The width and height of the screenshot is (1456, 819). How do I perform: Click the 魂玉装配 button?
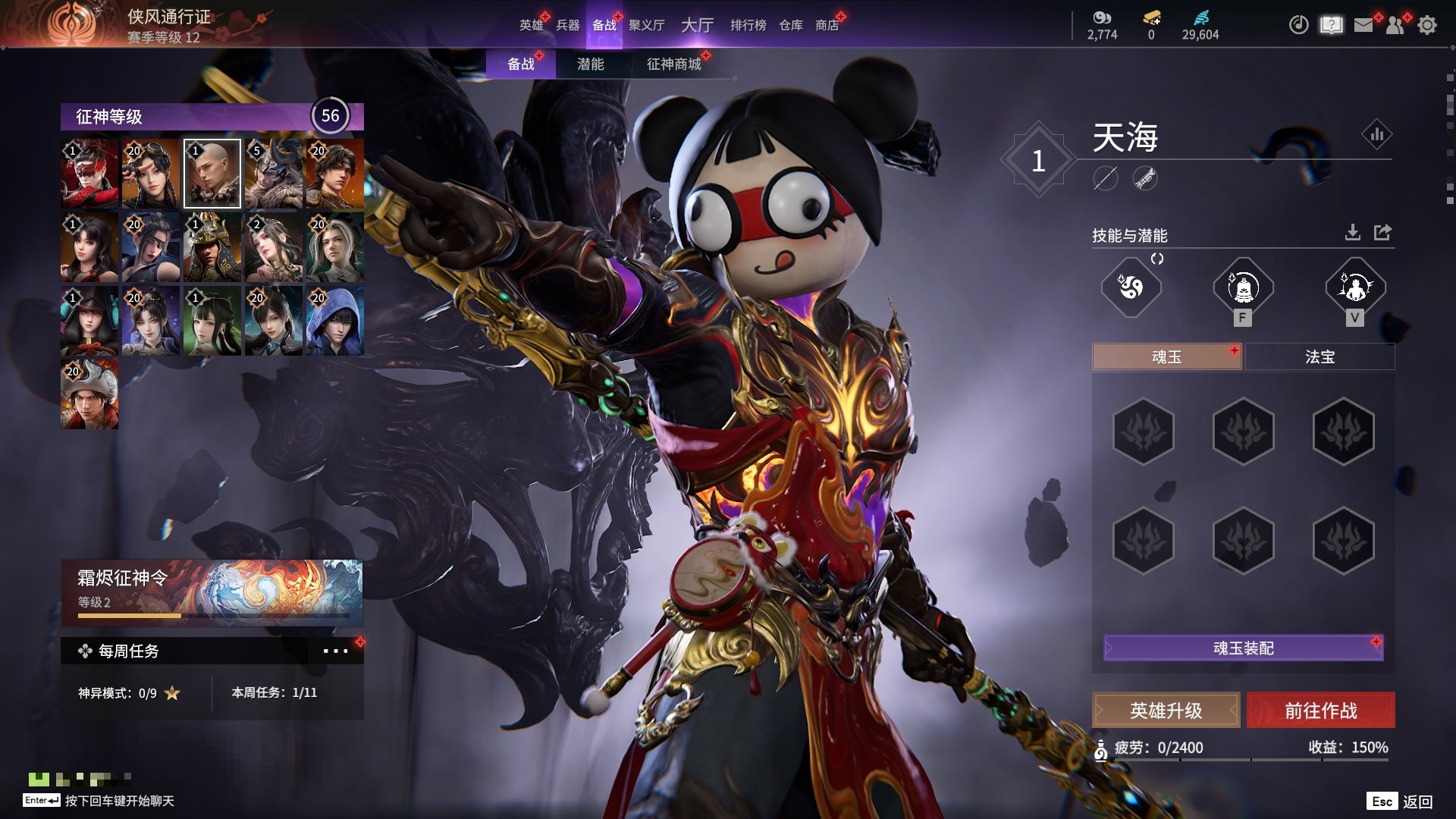[1243, 648]
